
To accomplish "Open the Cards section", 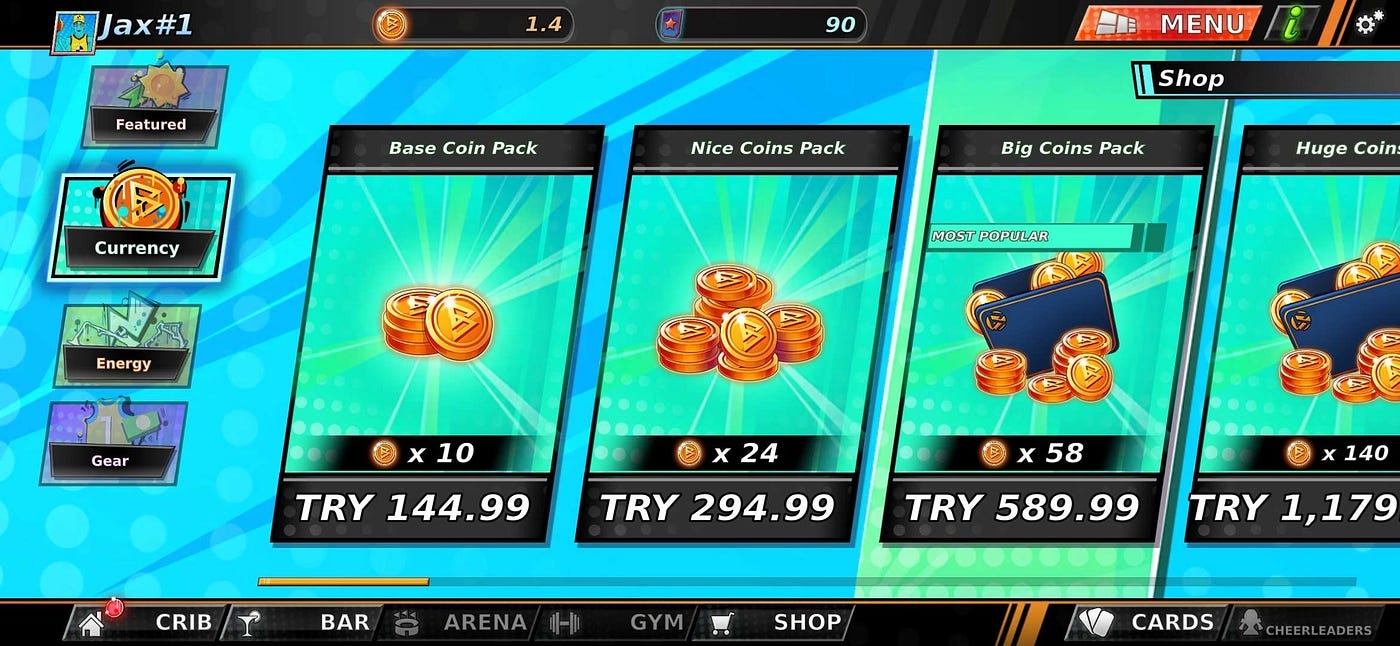I will click(1147, 622).
